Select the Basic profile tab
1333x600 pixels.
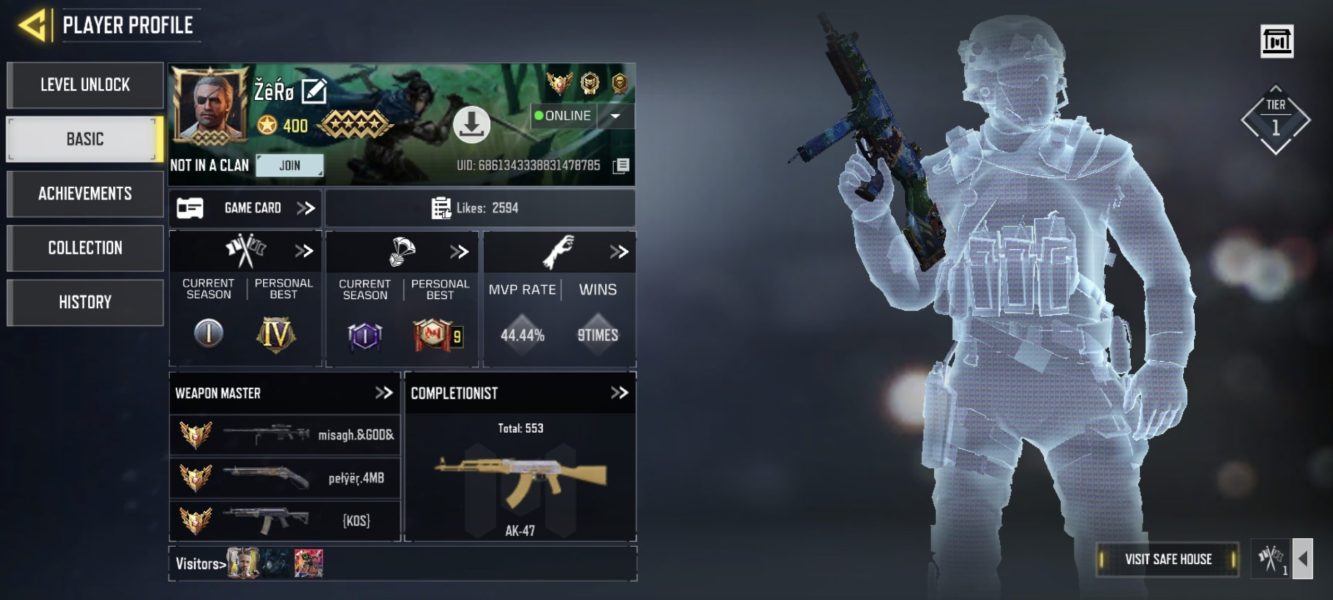coord(85,139)
